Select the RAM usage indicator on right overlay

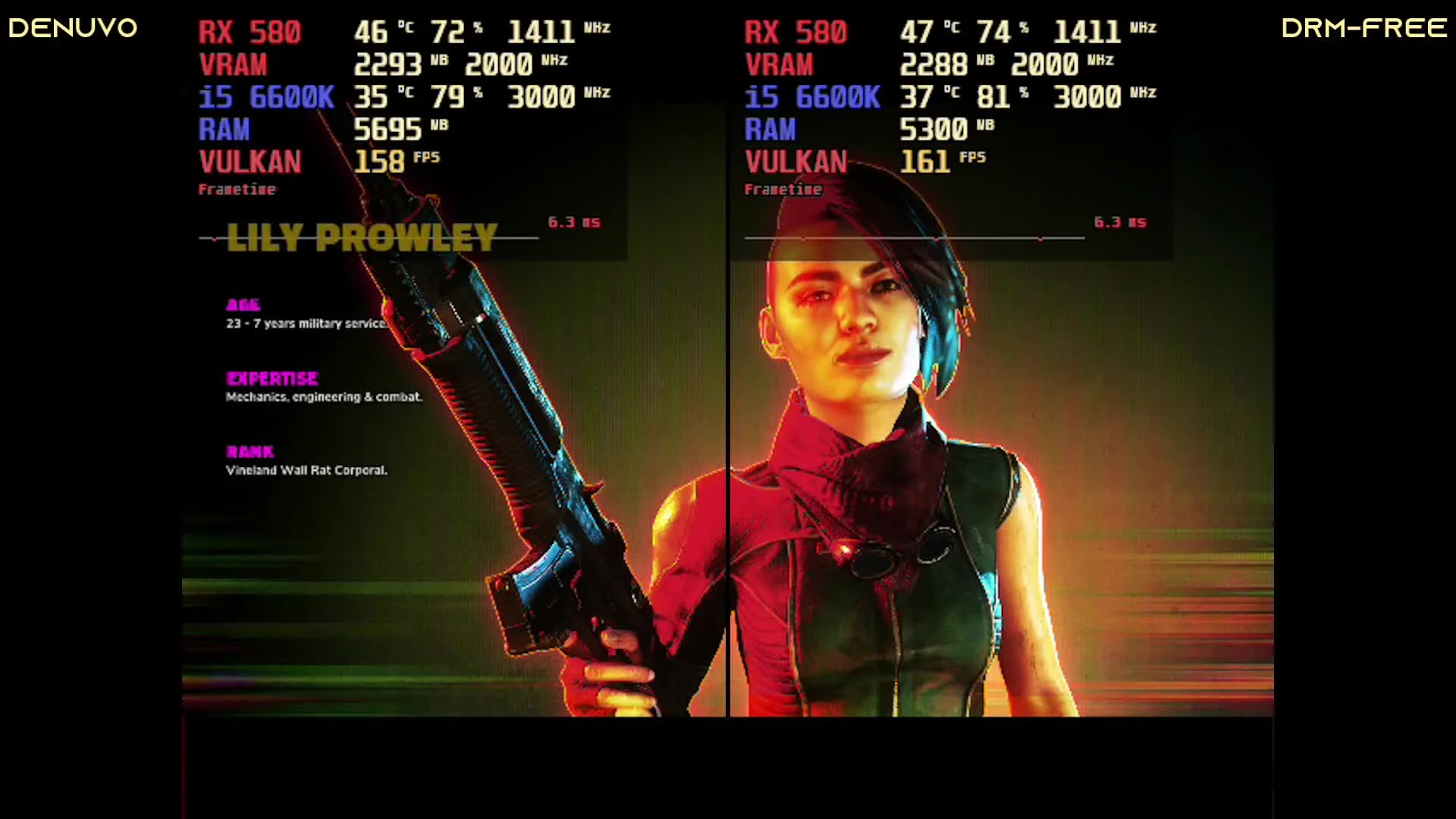click(x=770, y=130)
